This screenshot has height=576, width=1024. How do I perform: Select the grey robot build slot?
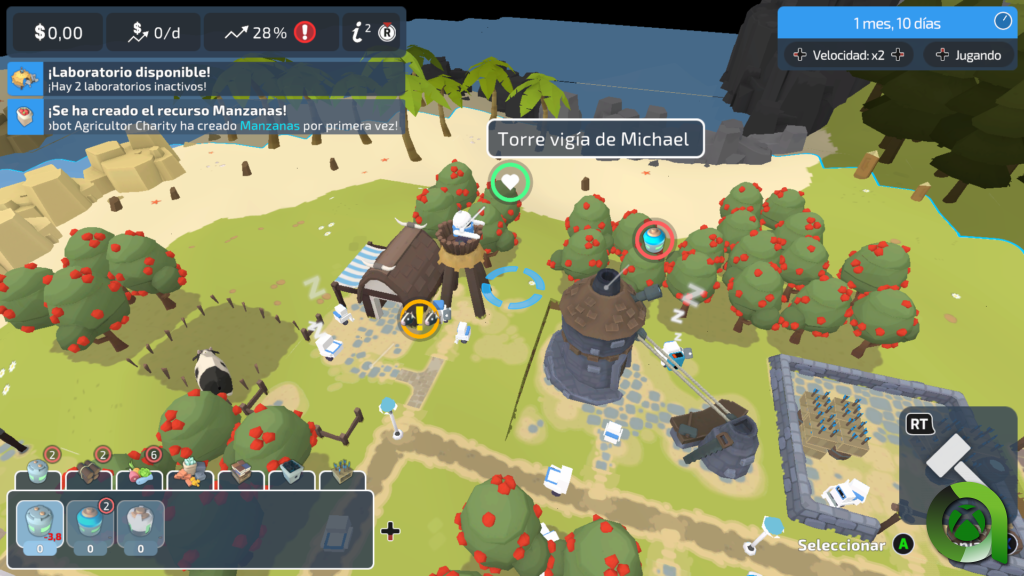click(x=39, y=525)
